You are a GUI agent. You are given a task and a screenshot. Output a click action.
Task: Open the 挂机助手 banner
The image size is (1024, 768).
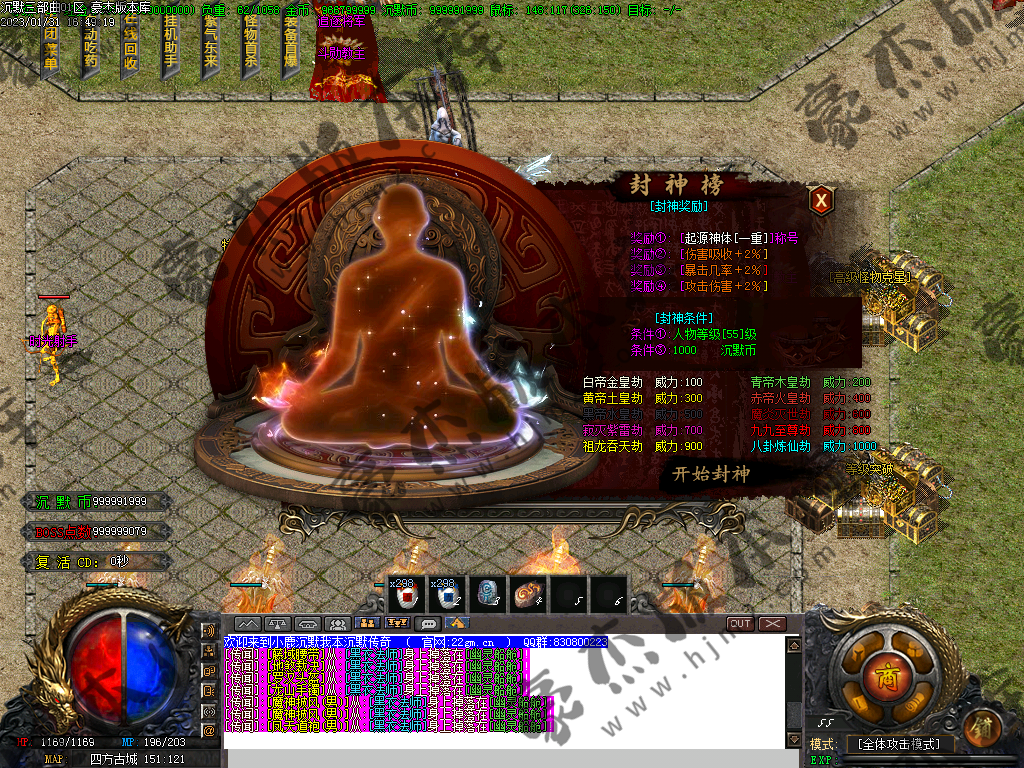pos(170,46)
